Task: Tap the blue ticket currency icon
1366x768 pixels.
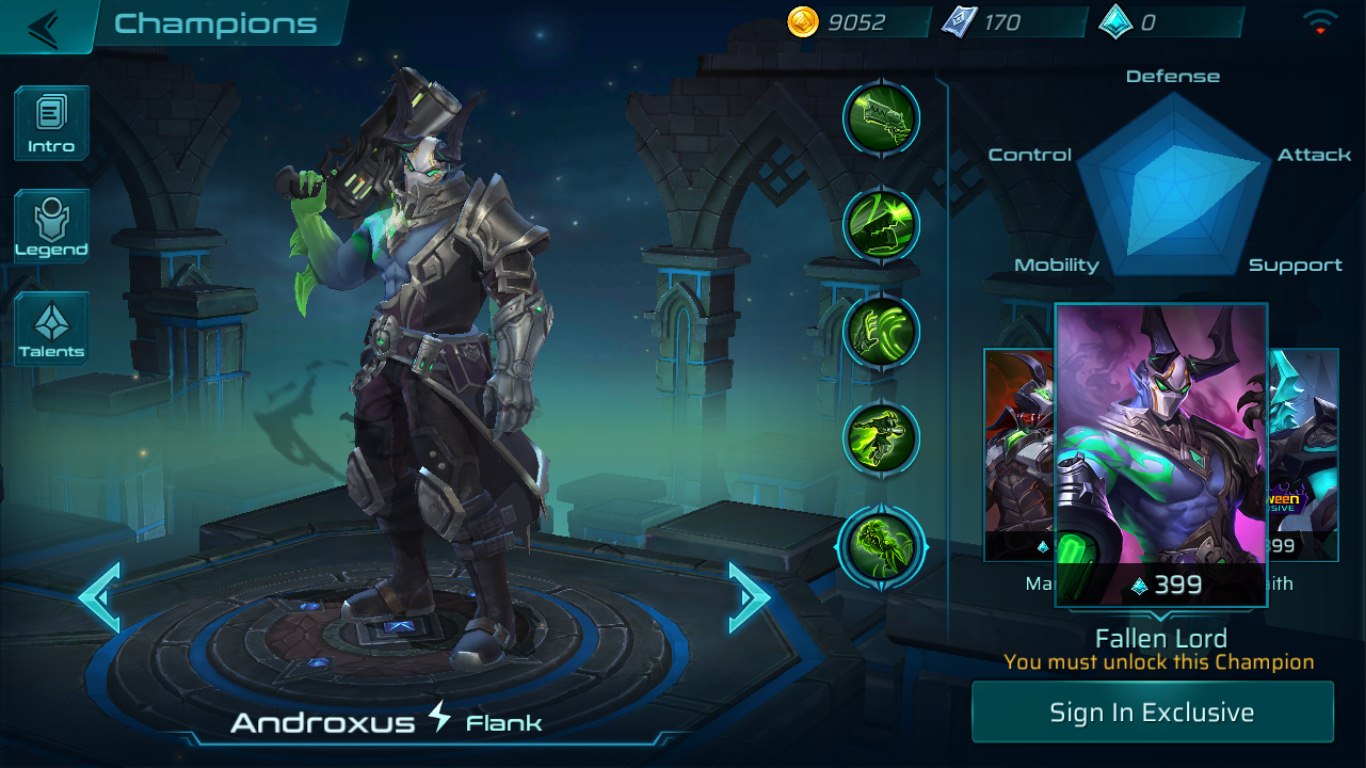Action: [x=958, y=22]
